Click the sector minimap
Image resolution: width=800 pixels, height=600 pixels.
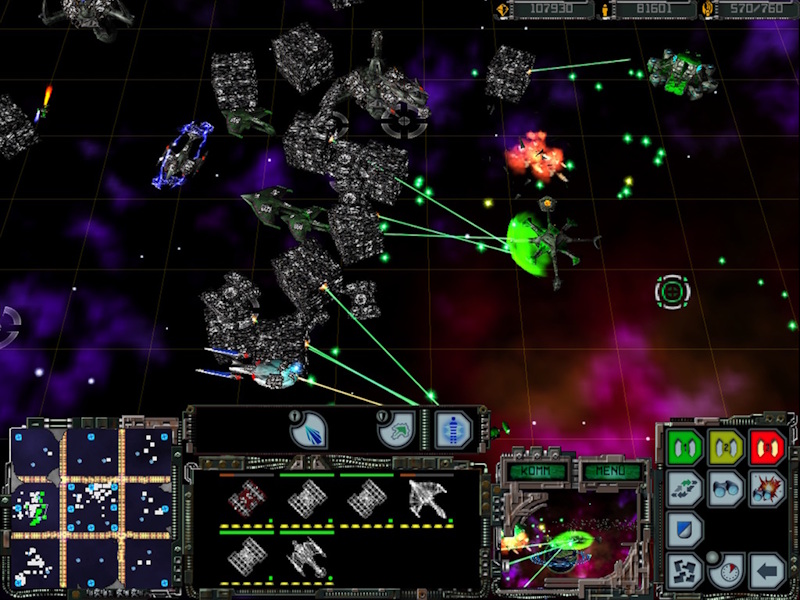(x=88, y=507)
